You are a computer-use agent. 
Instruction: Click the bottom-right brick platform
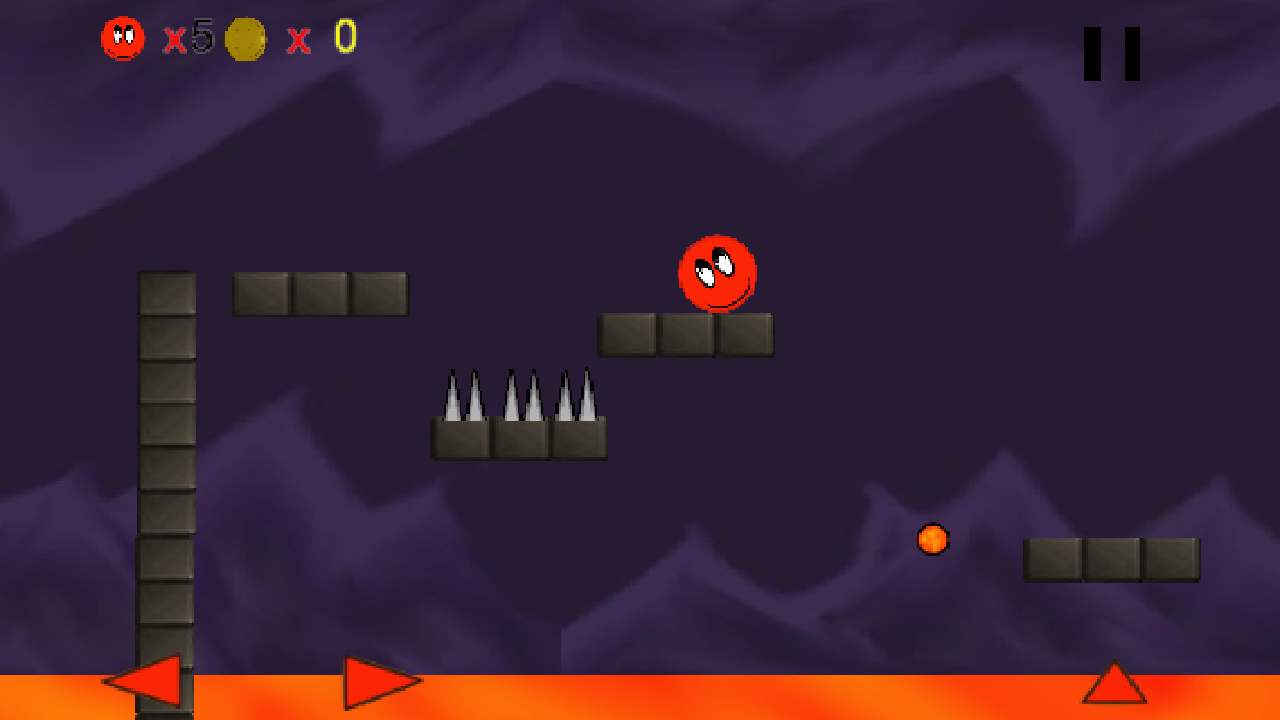click(x=1112, y=561)
